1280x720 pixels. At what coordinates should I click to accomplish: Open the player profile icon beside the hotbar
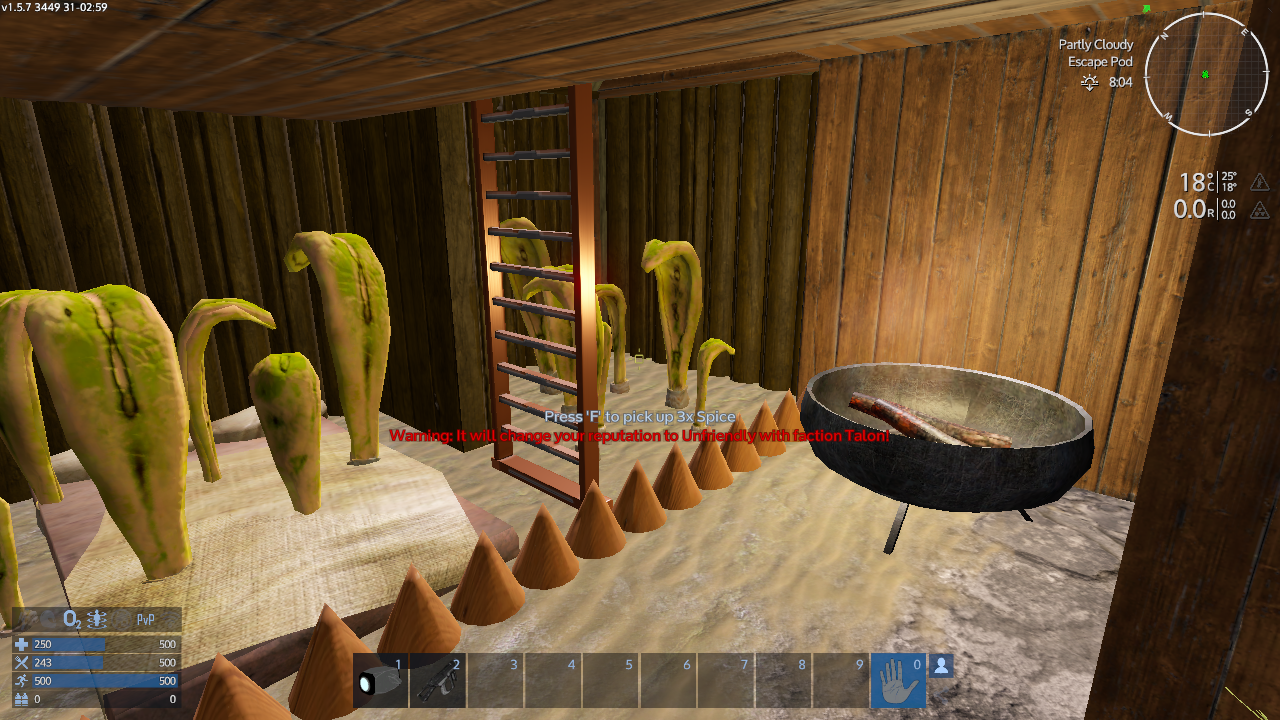coord(941,665)
